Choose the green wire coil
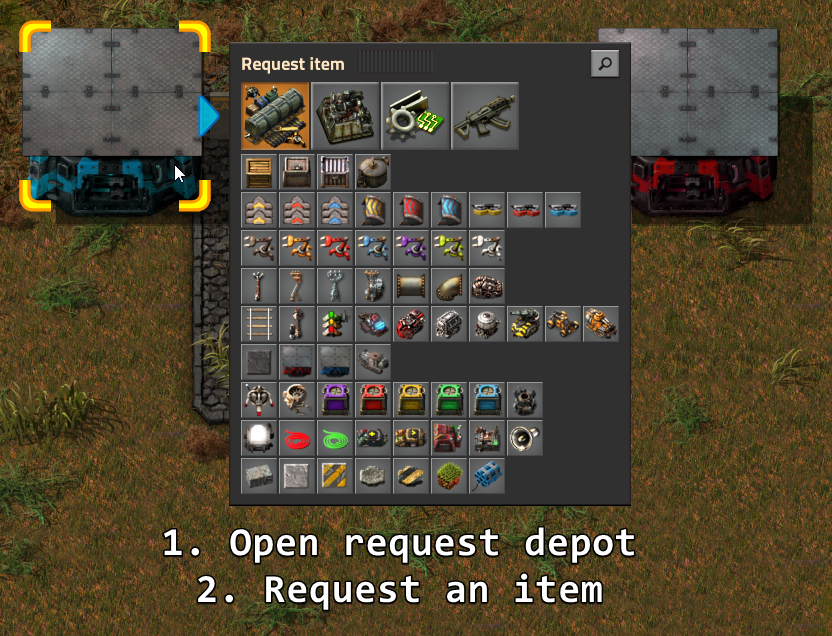832x636 pixels. click(335, 438)
